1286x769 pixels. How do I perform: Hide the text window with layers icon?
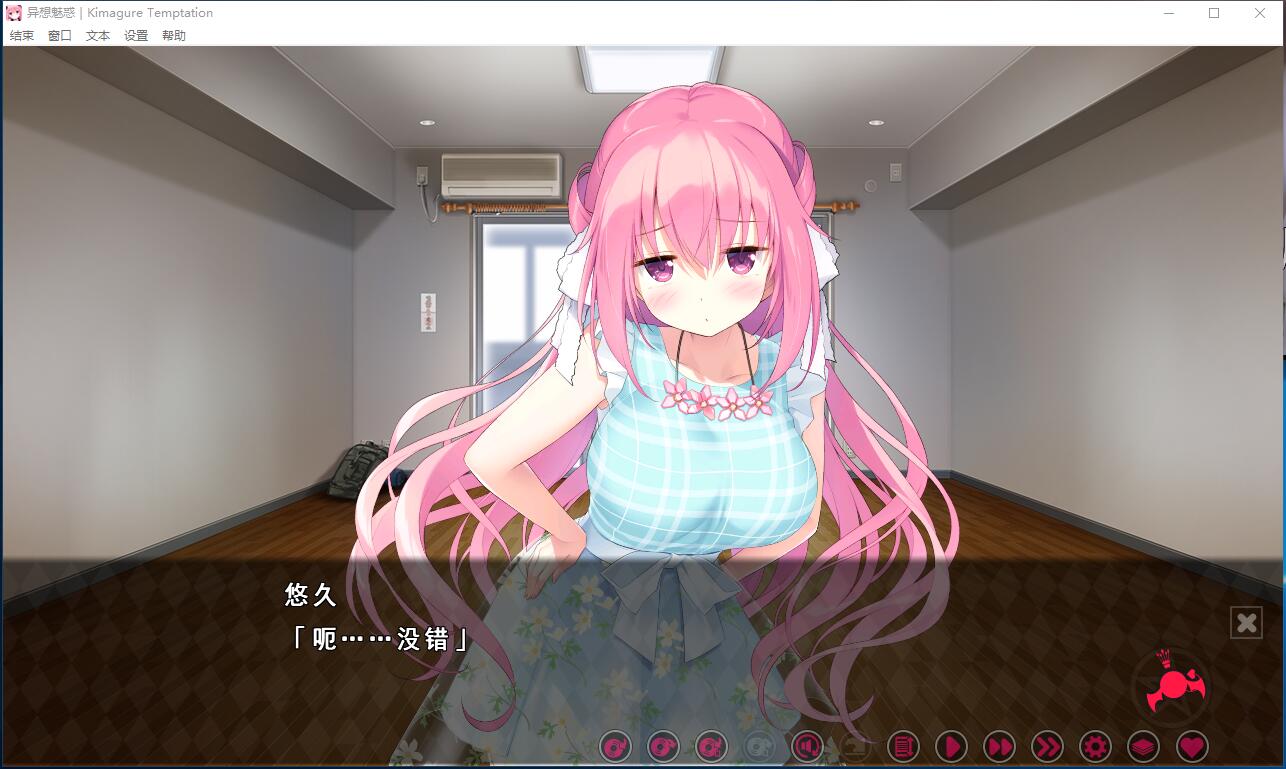(1142, 746)
